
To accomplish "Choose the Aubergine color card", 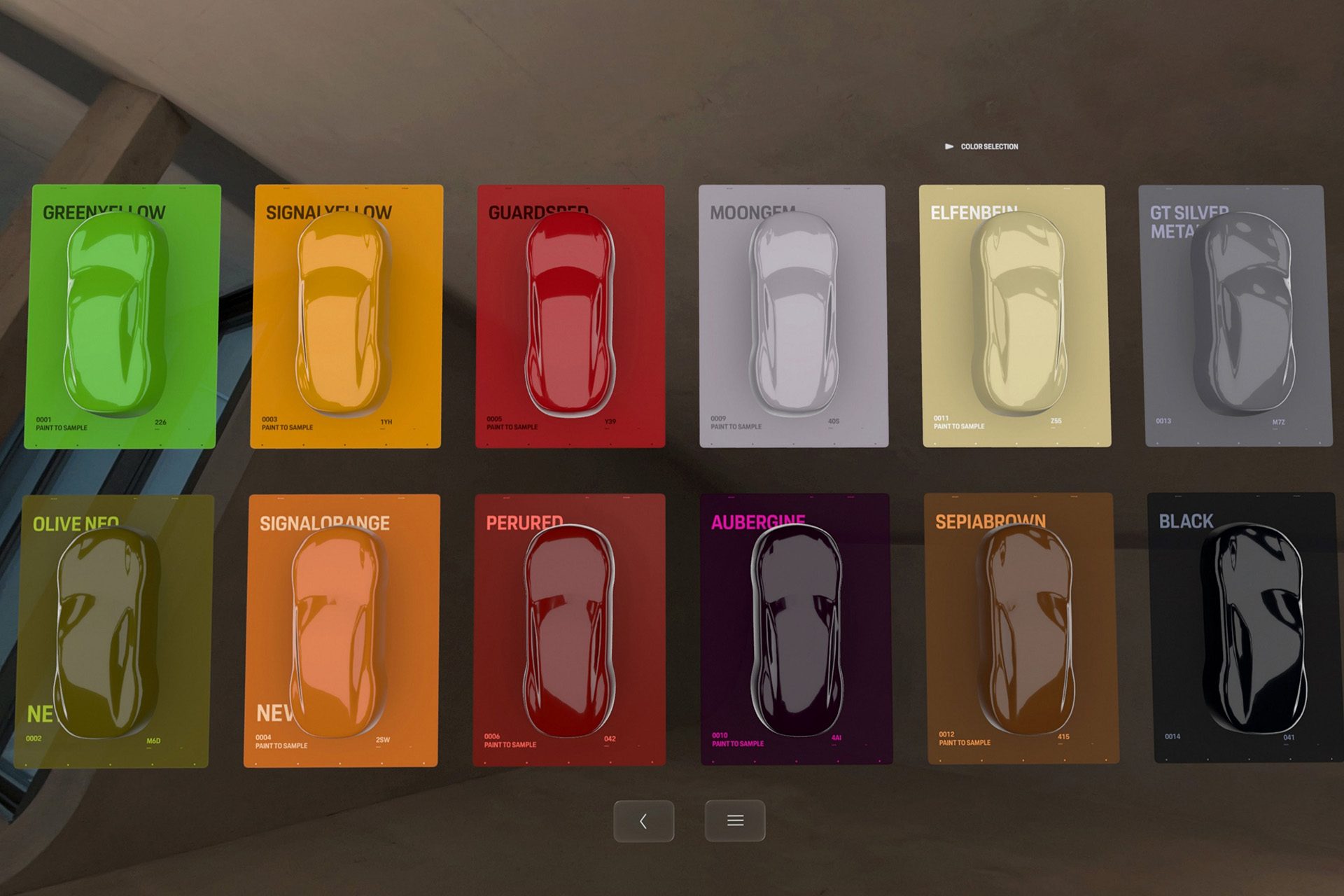I will pyautogui.click(x=796, y=630).
